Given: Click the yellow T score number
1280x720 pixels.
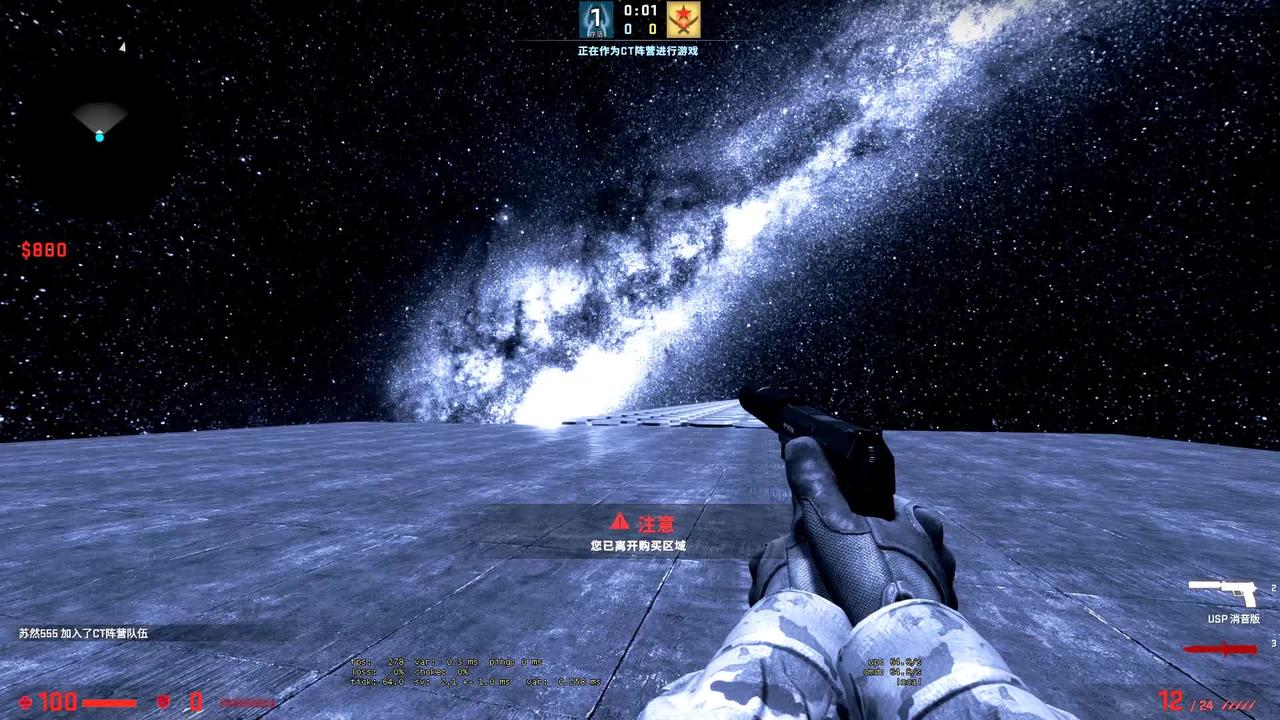Looking at the screenshot, I should (x=652, y=27).
